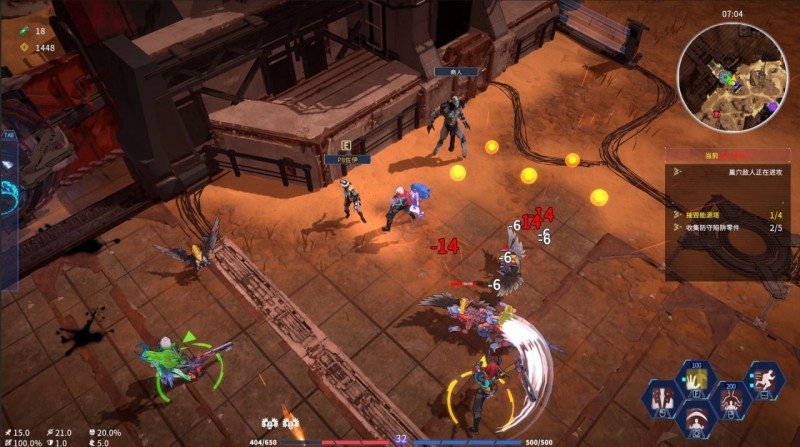Trigger the tentacled figure ability costing 200
Viewport: 800px width, 447px height.
[x=731, y=400]
